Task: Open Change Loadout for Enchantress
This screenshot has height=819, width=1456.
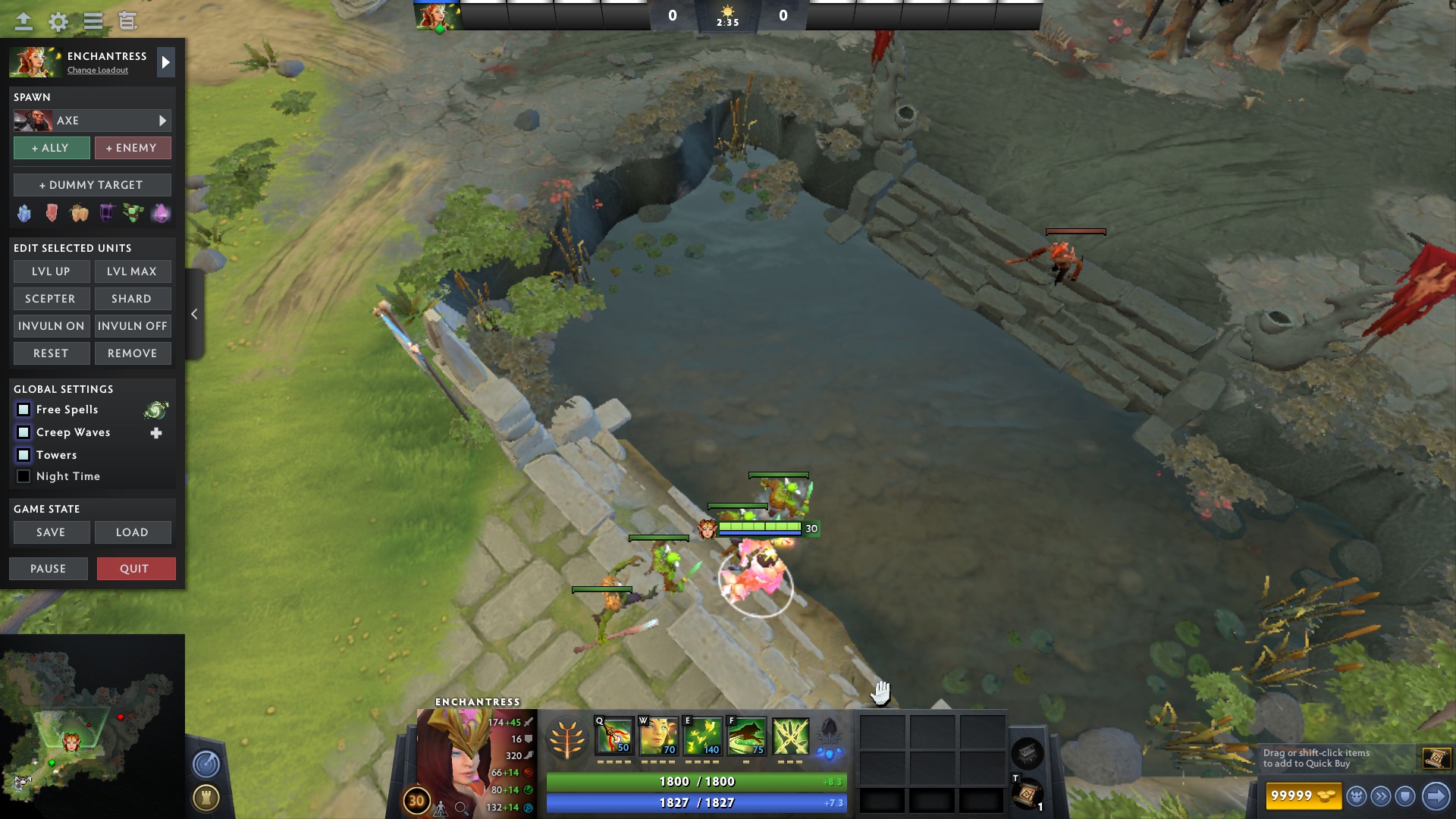Action: [x=97, y=70]
